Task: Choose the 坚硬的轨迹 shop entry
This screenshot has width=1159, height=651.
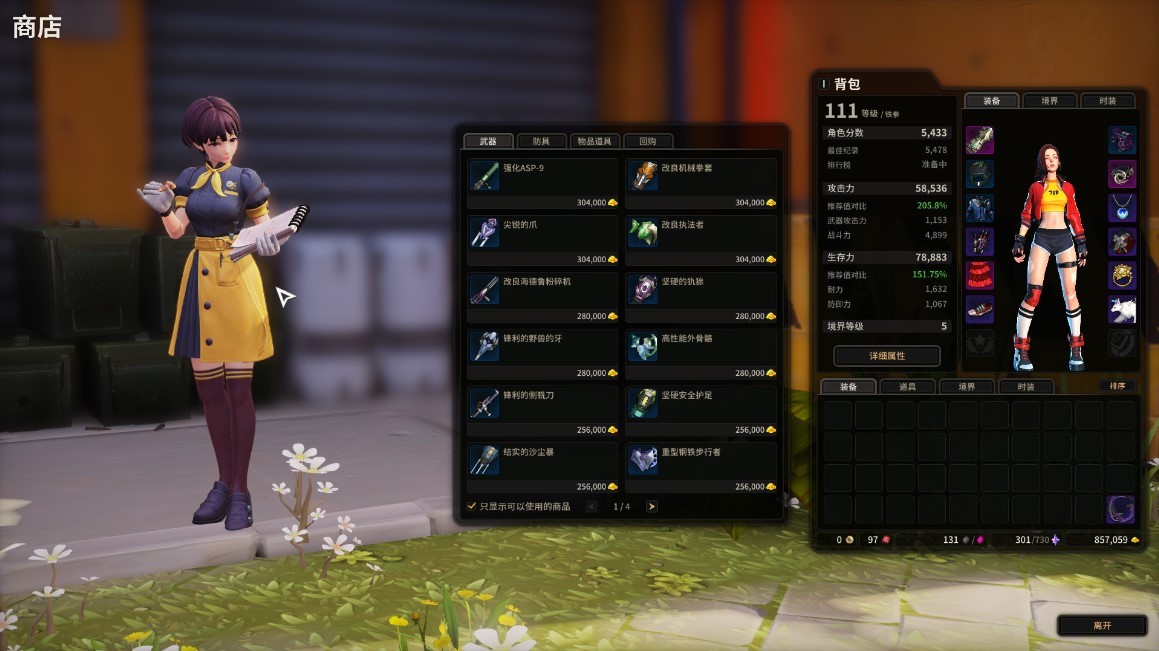Action: coord(701,299)
